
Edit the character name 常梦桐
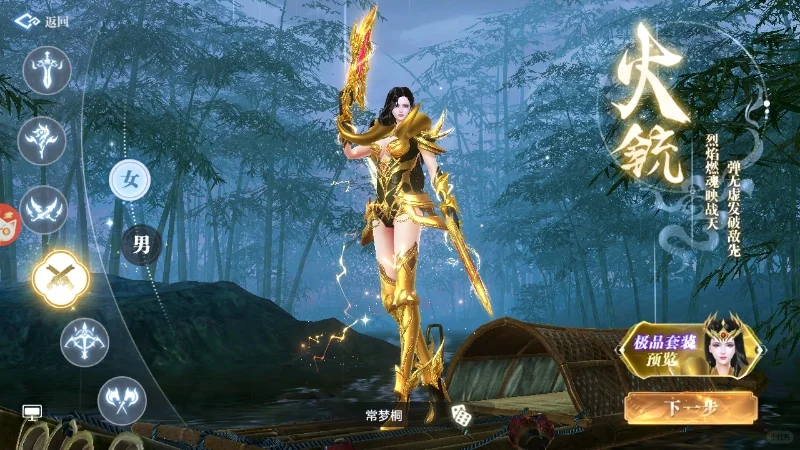point(385,414)
